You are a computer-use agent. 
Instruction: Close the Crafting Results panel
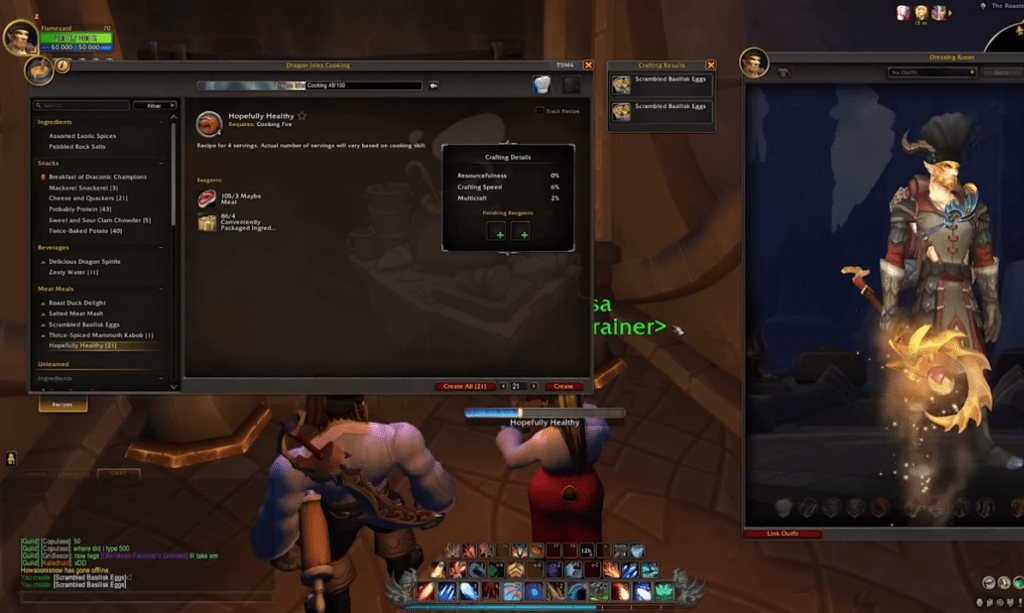[711, 65]
